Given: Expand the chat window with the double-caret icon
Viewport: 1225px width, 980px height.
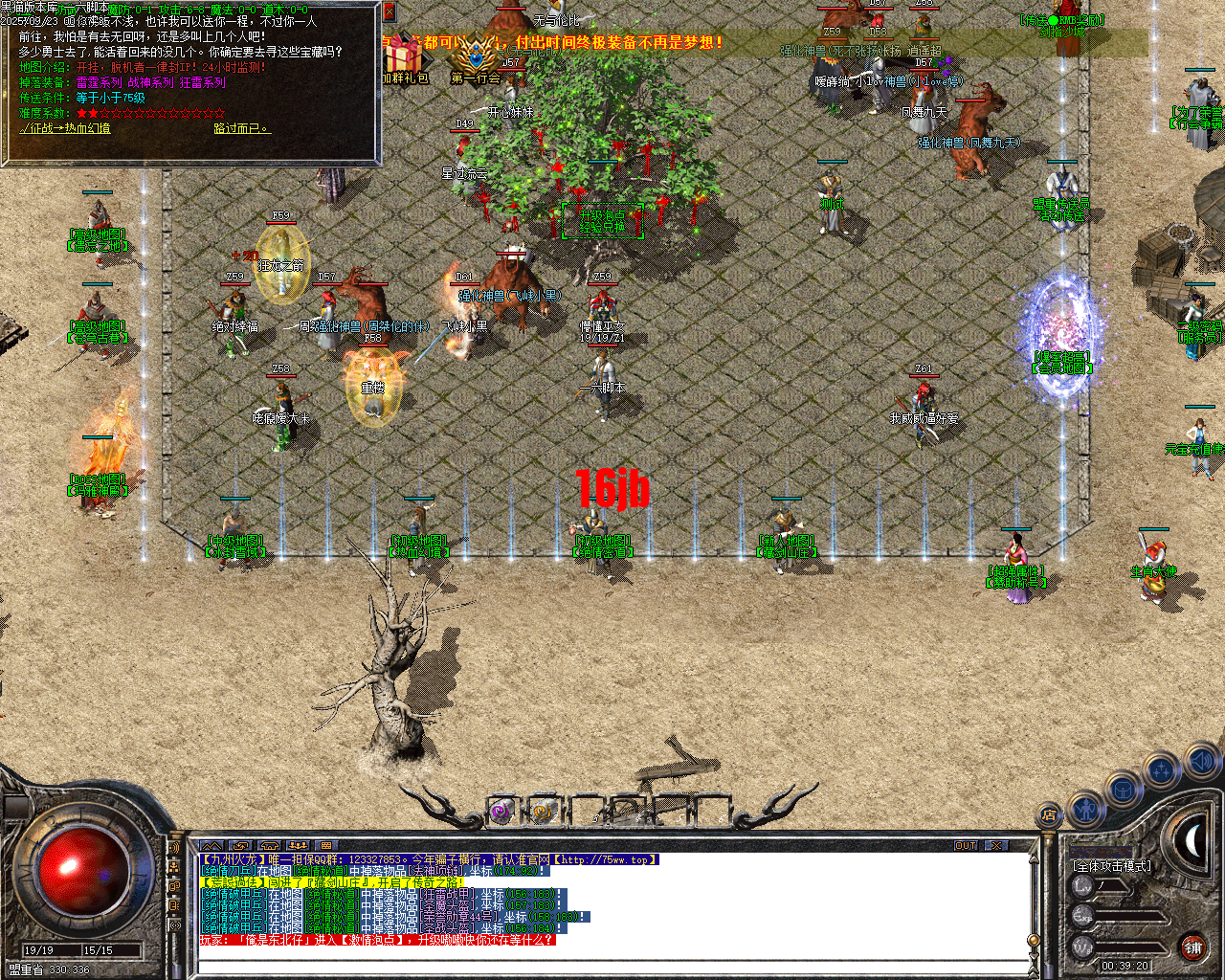Looking at the screenshot, I should [x=212, y=846].
